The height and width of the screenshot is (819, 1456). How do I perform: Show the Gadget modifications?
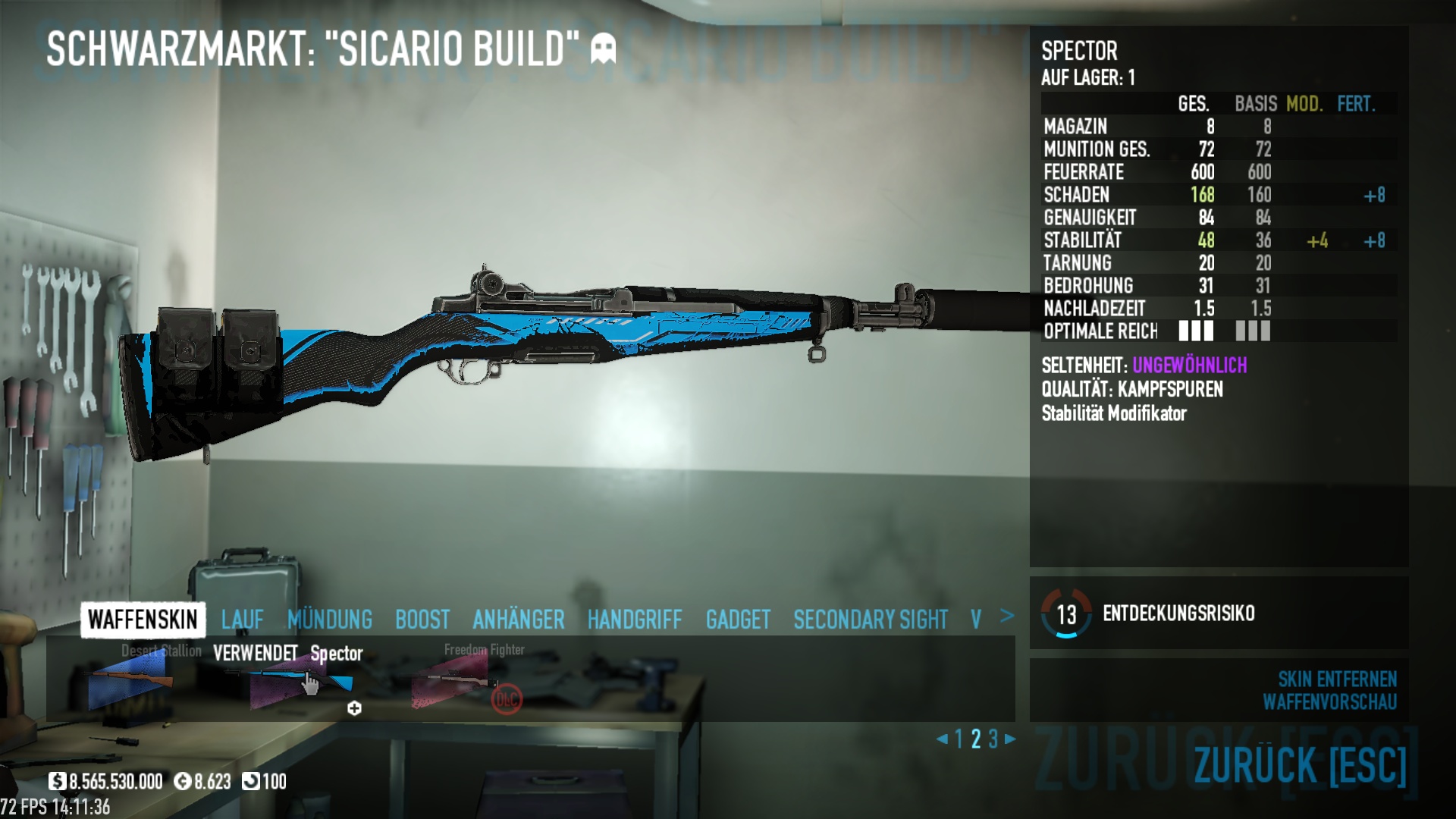coord(738,620)
